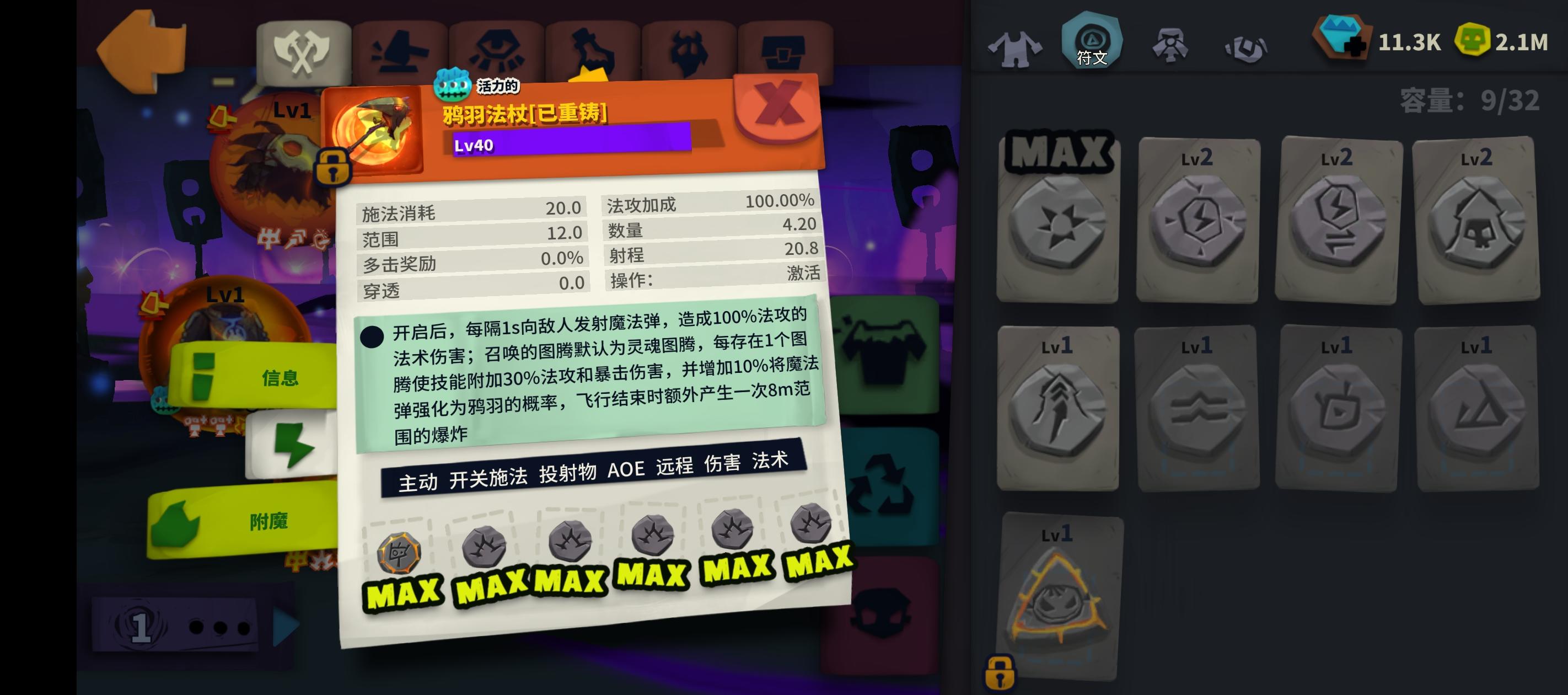Select the axe weapons category tab
Viewport: 1568px width, 695px height.
tap(303, 52)
